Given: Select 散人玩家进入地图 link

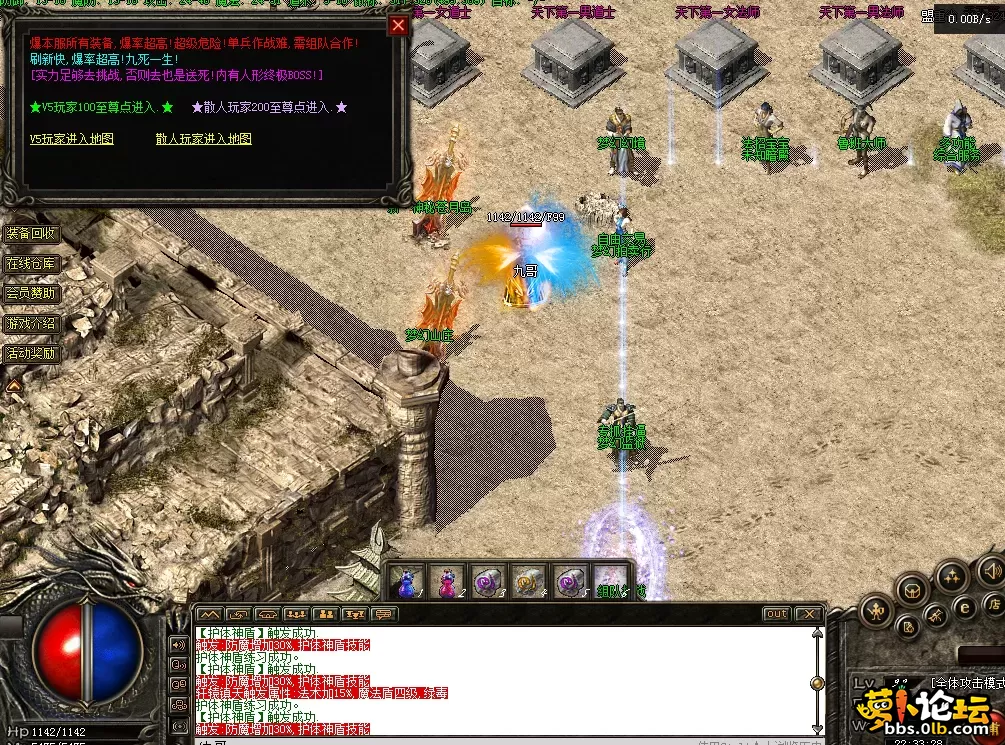Looking at the screenshot, I should point(203,139).
